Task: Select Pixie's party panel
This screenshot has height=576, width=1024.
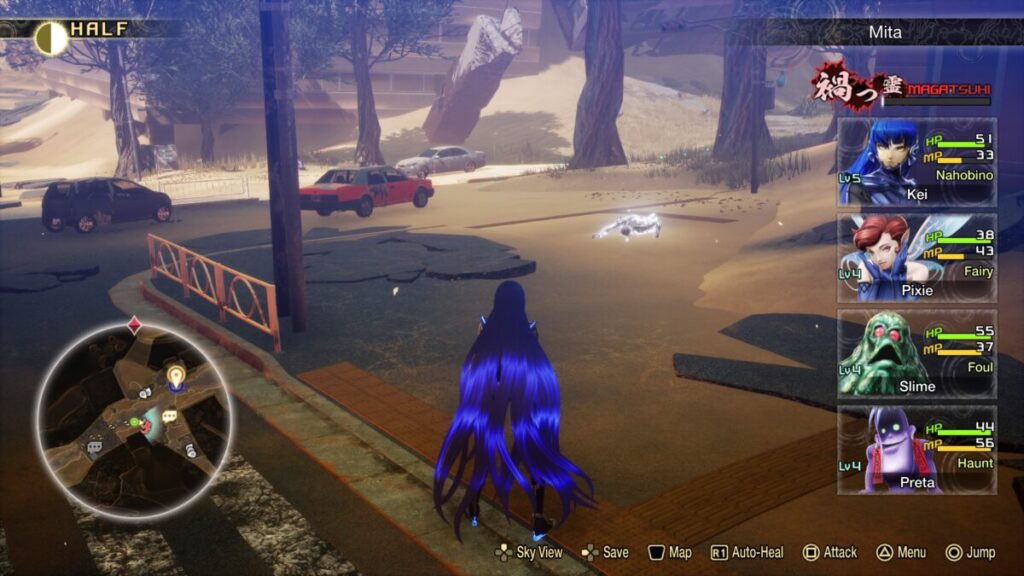Action: click(916, 257)
